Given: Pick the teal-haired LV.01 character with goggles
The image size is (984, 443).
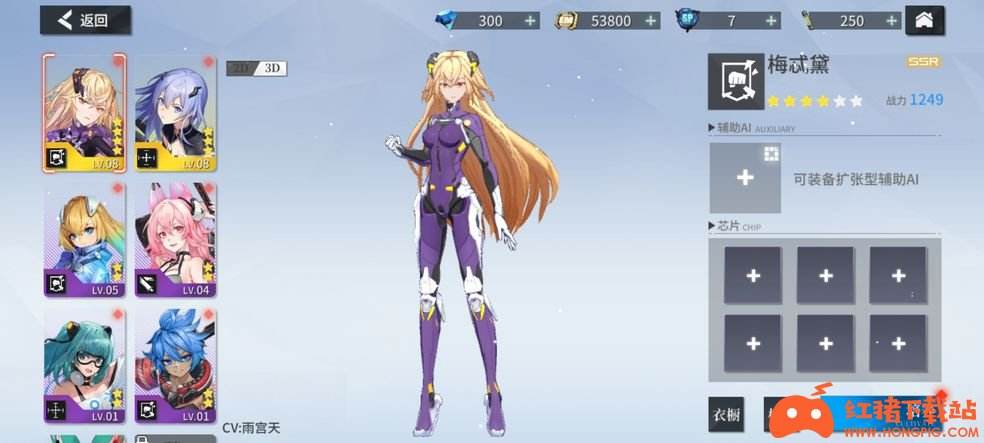Looking at the screenshot, I should point(84,367).
